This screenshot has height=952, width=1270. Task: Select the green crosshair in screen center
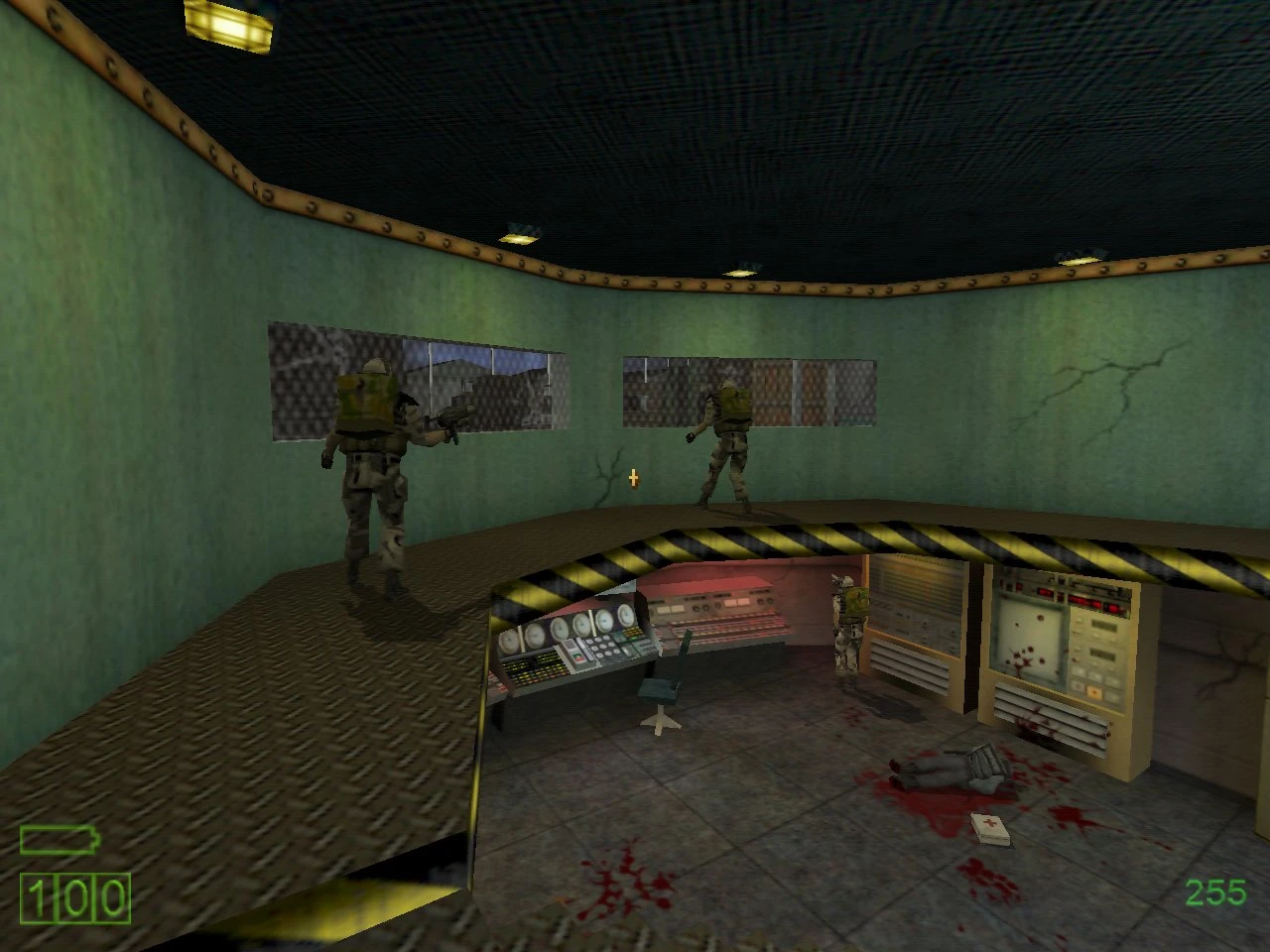click(x=633, y=477)
